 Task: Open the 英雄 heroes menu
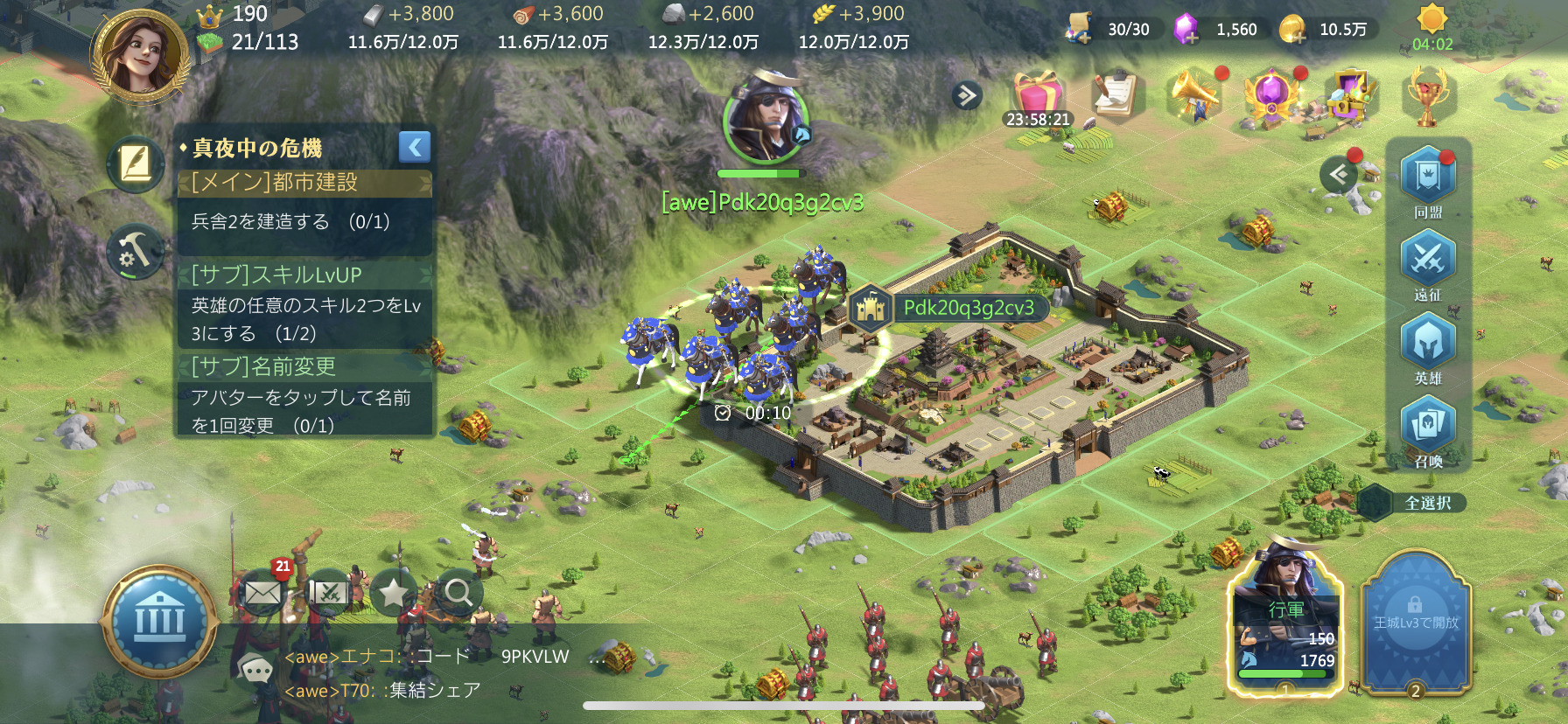coord(1428,344)
